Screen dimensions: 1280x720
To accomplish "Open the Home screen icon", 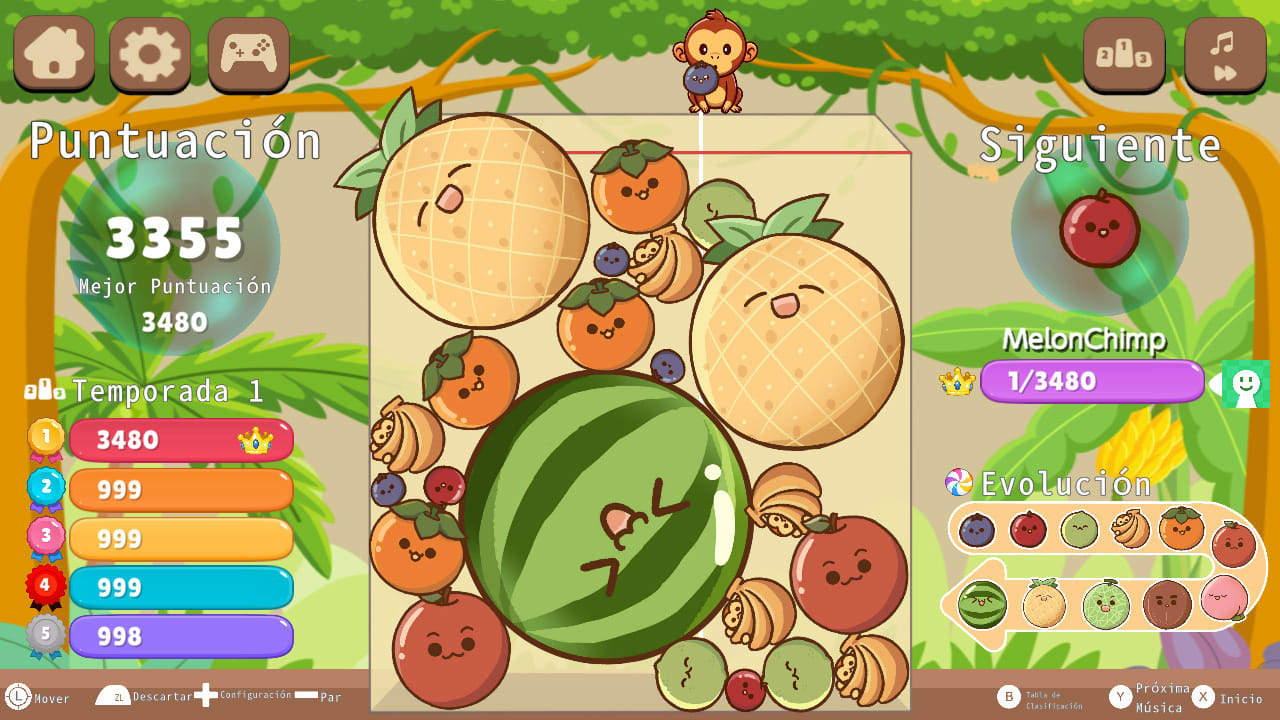I will (x=53, y=55).
